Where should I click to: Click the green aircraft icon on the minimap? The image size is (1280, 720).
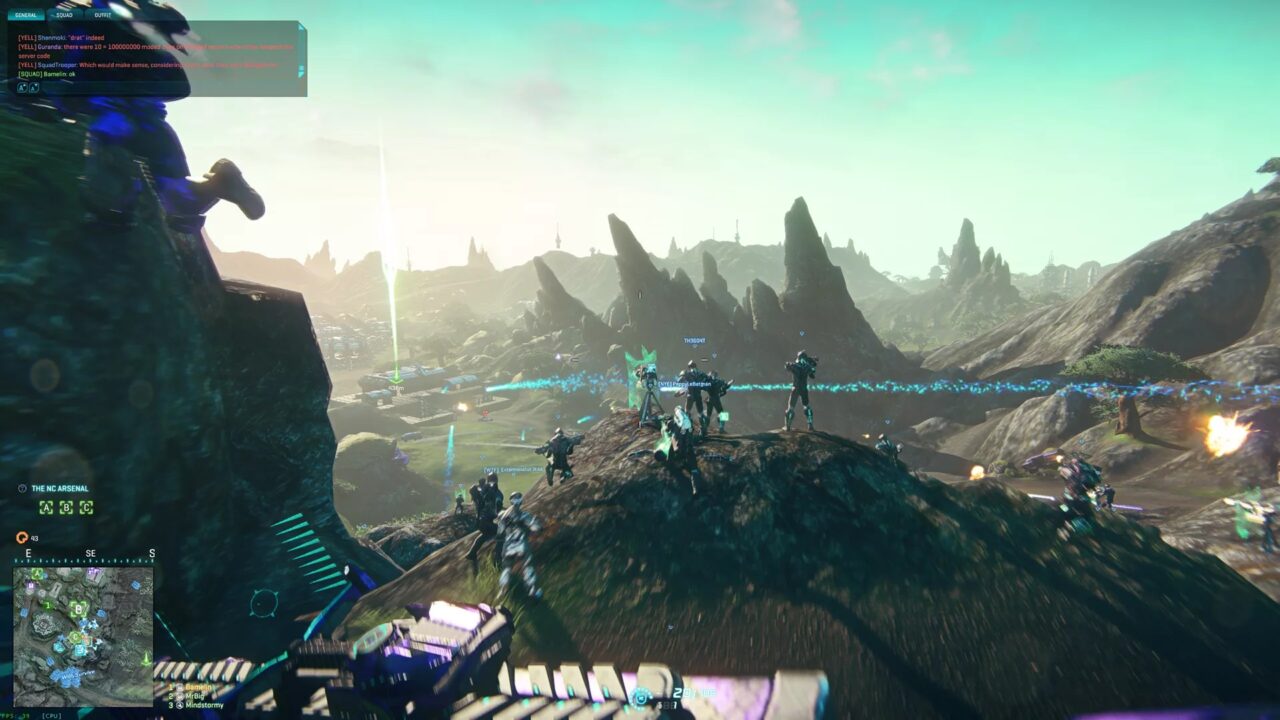pyautogui.click(x=146, y=659)
